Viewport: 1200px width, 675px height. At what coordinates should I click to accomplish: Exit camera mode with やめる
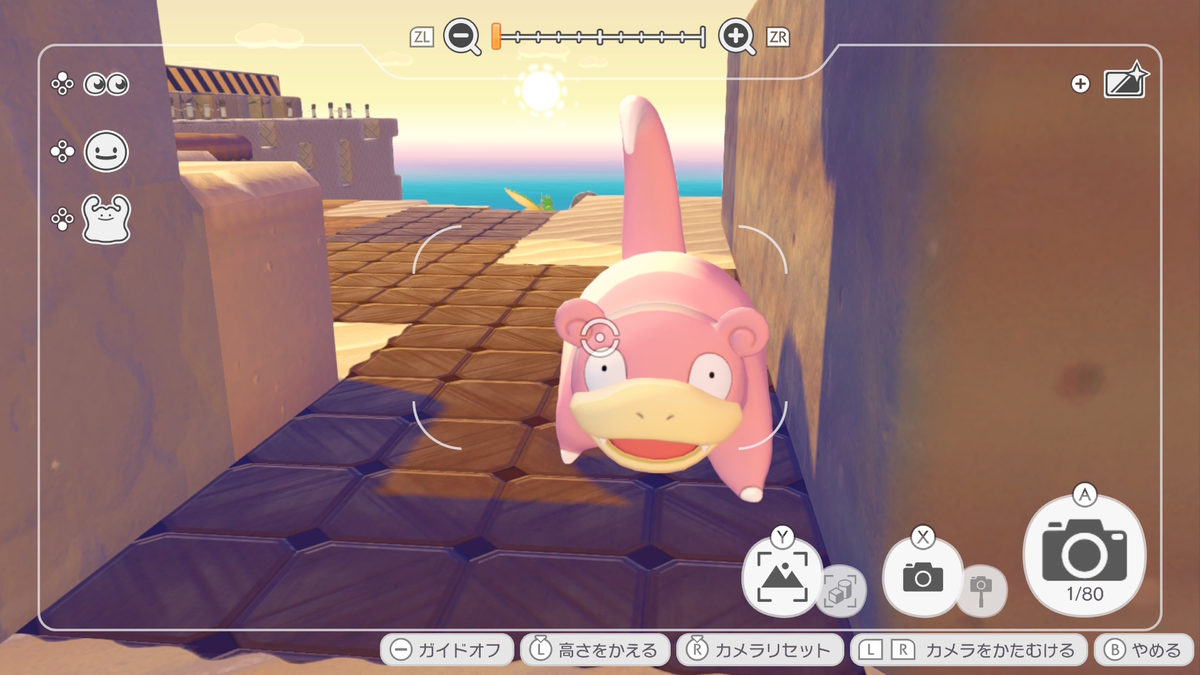coord(1144,650)
